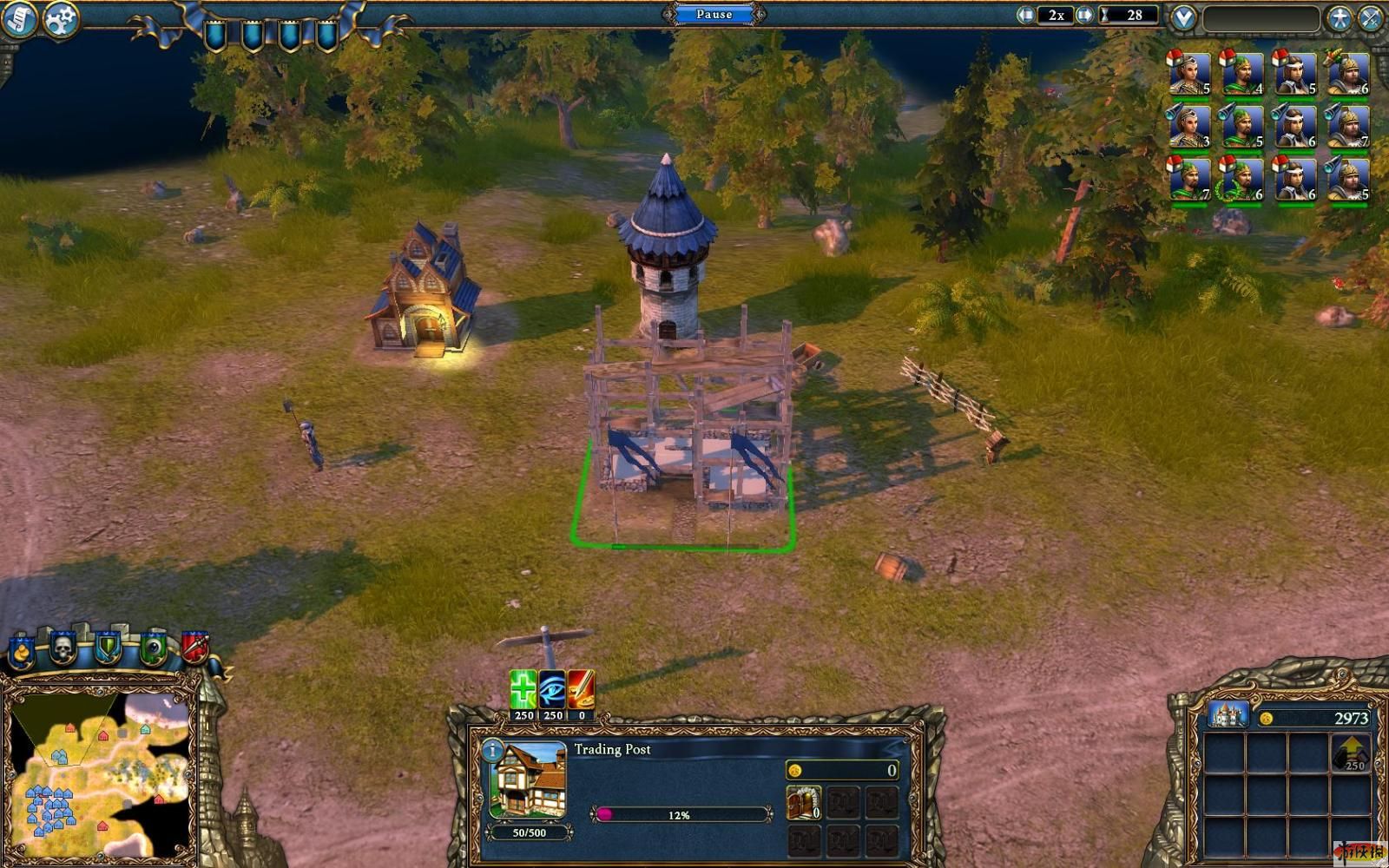1389x868 pixels.
Task: Open the Trading Post info button
Action: click(x=492, y=750)
